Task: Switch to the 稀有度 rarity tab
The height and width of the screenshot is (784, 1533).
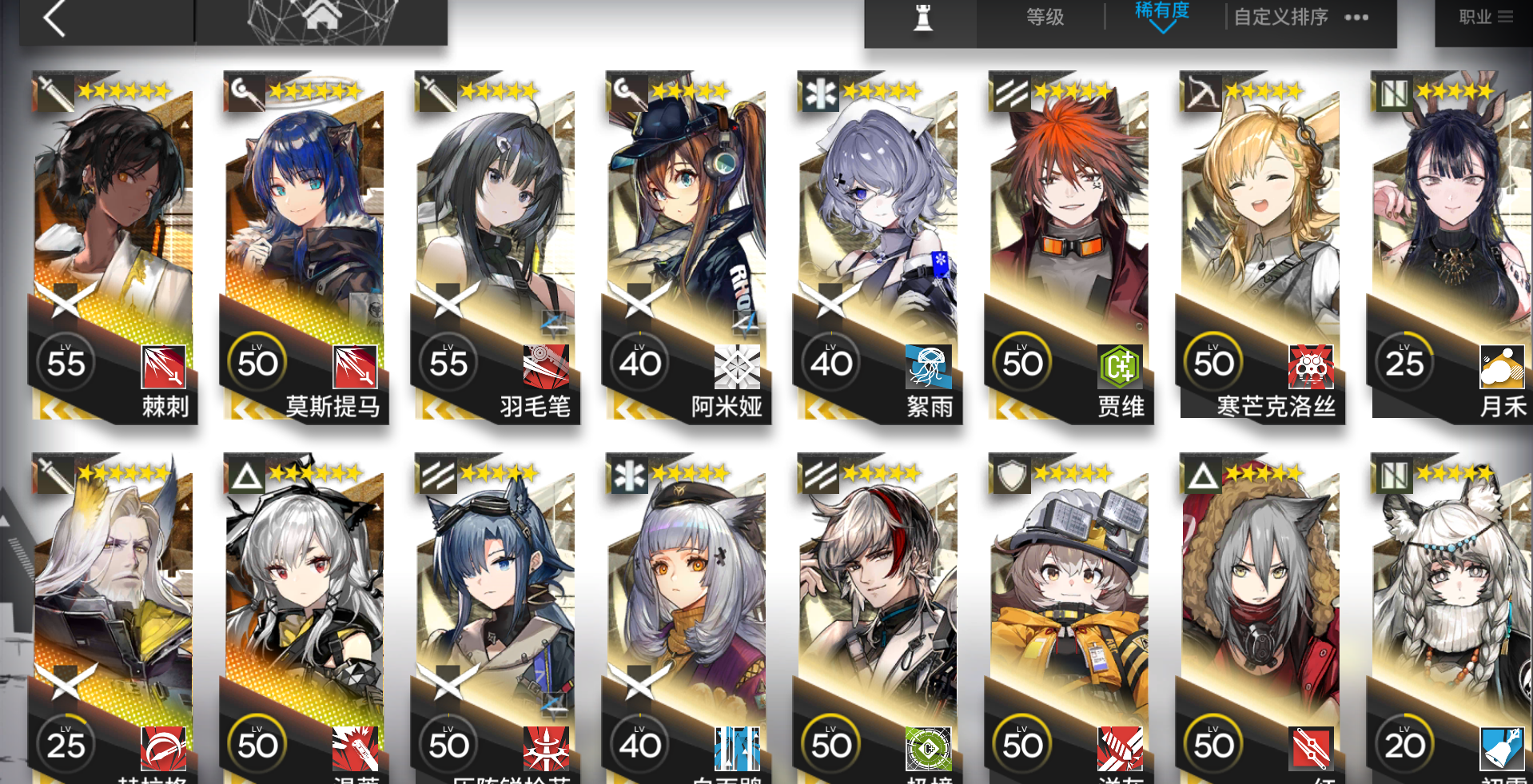Action: pos(1161,10)
